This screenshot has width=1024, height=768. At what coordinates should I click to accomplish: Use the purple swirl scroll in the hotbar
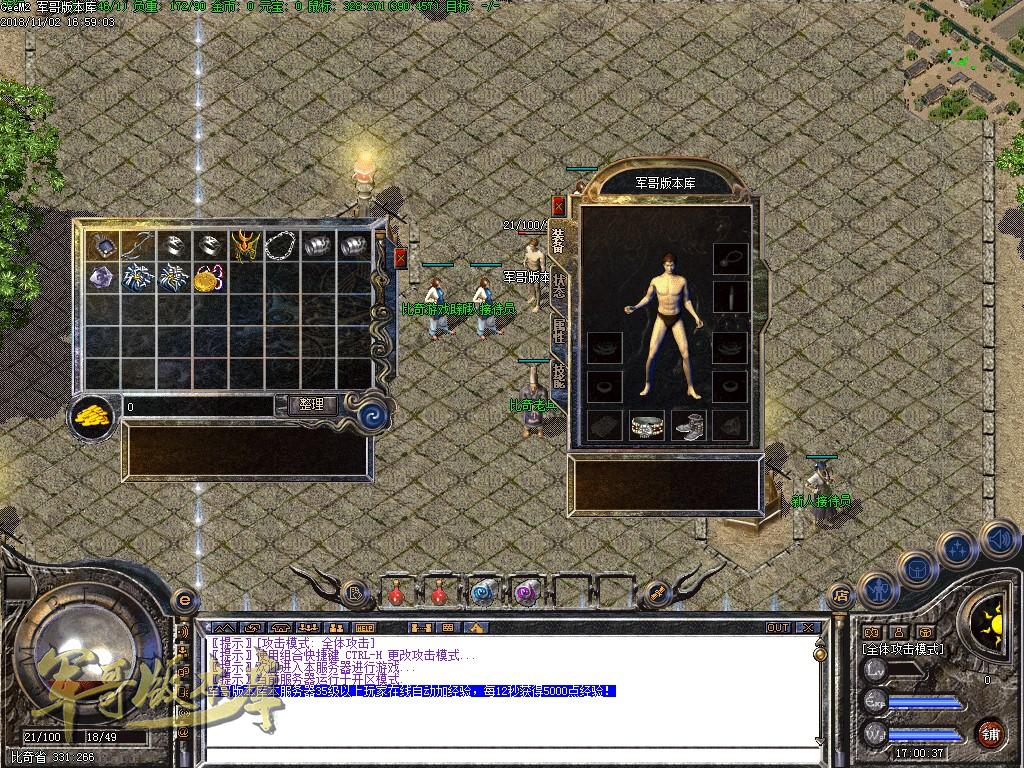click(x=526, y=593)
